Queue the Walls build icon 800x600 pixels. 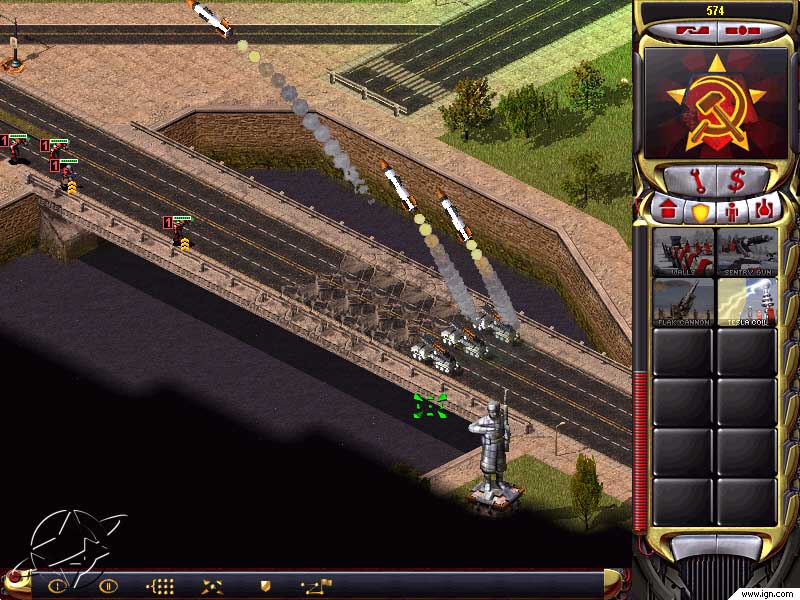click(683, 252)
